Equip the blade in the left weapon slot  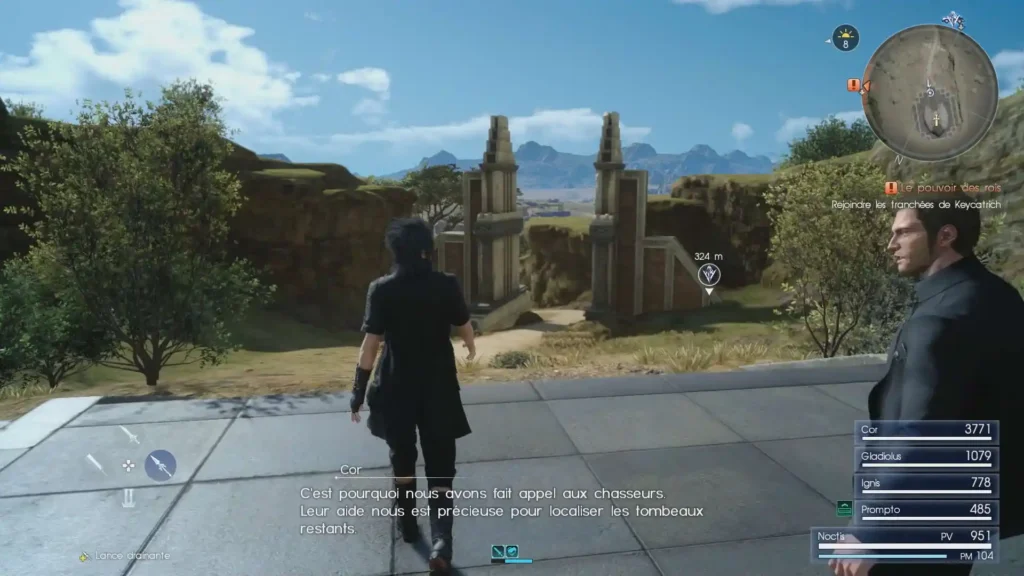tap(96, 464)
